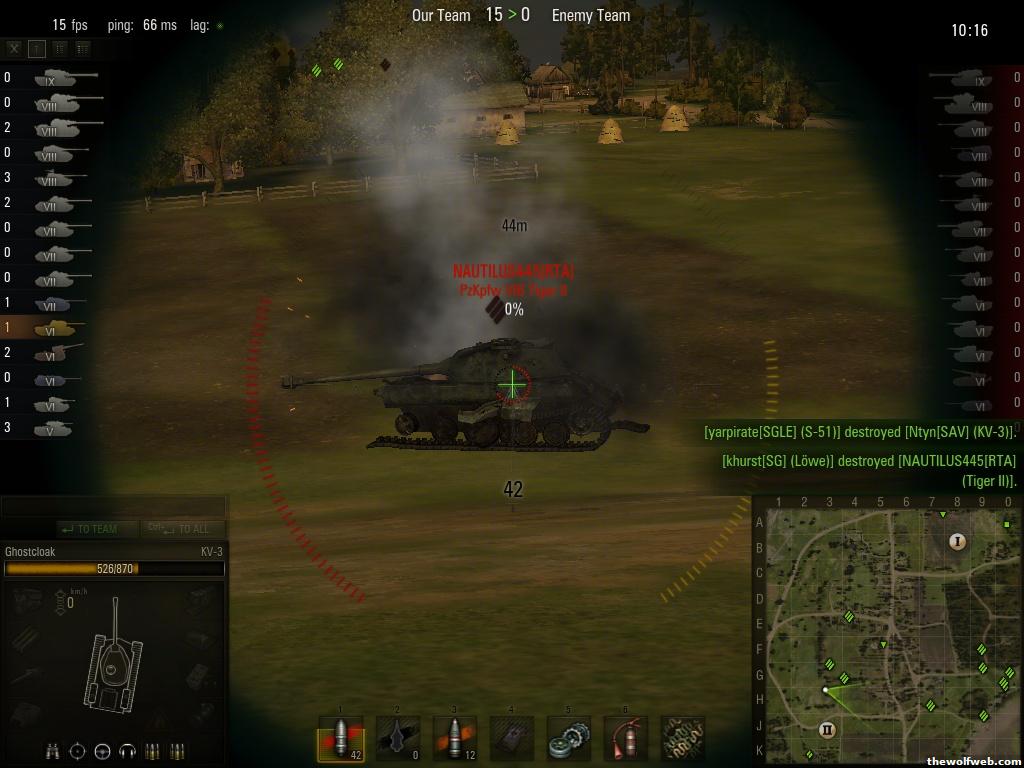1024x768 pixels.
Task: Click the binoculars equipment icon
Action: (x=53, y=751)
